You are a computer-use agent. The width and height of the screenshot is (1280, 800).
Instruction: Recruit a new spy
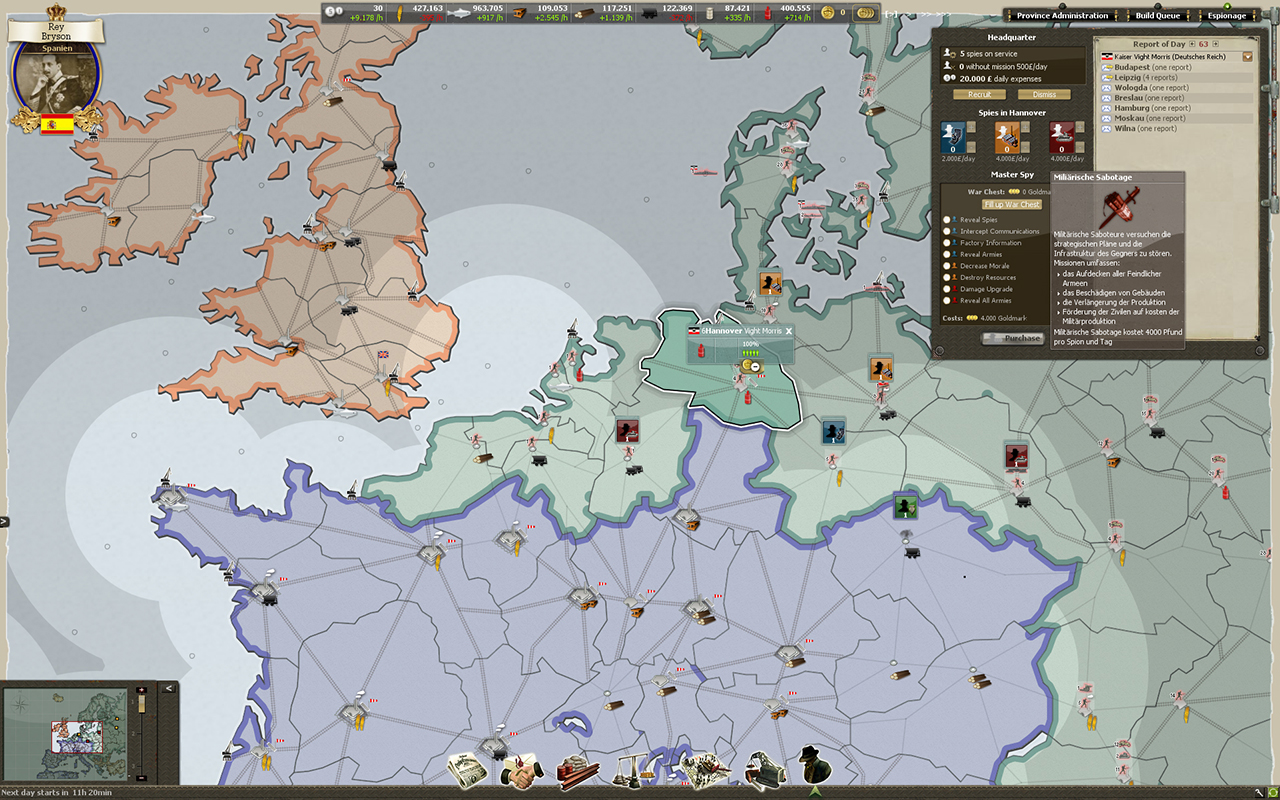[x=979, y=95]
